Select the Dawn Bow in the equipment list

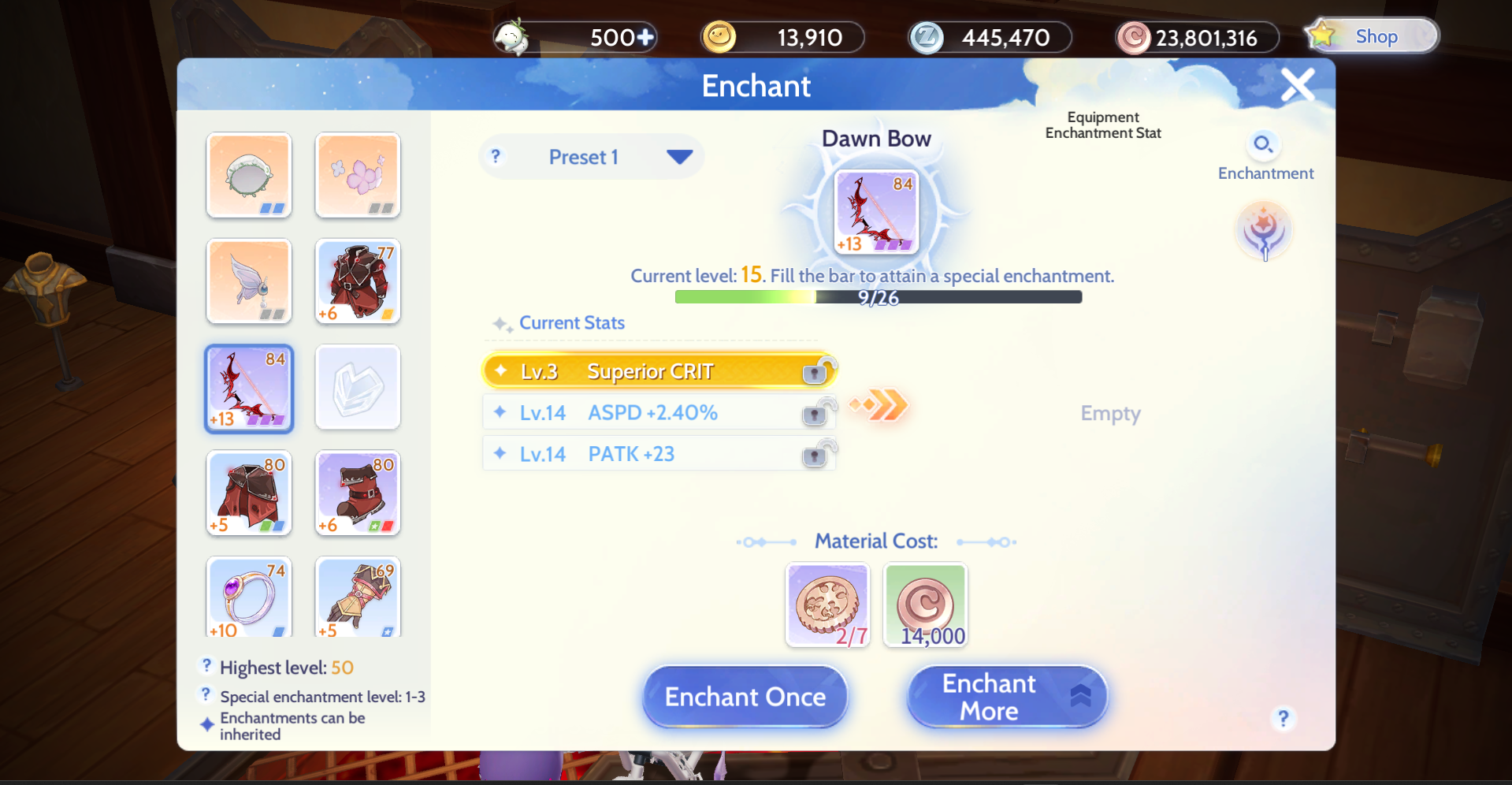[x=248, y=388]
